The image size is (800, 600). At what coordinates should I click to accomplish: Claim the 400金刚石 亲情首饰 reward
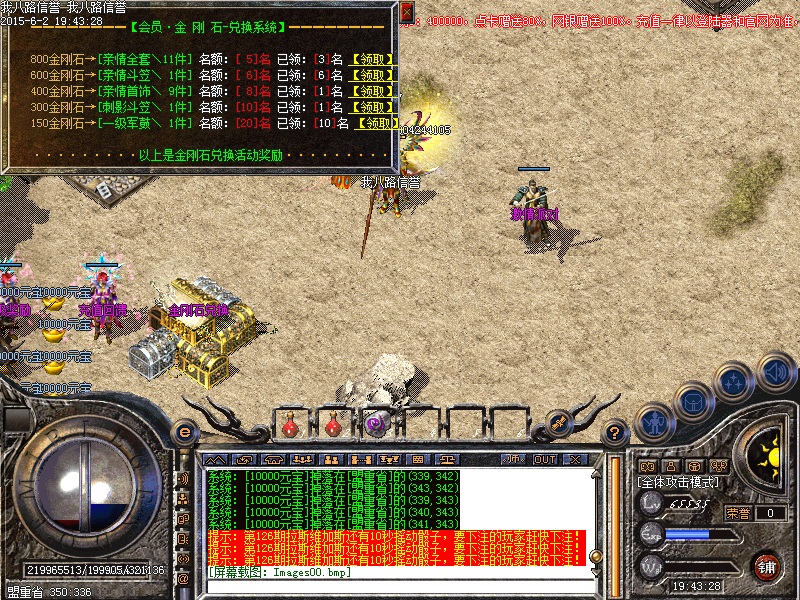[374, 91]
